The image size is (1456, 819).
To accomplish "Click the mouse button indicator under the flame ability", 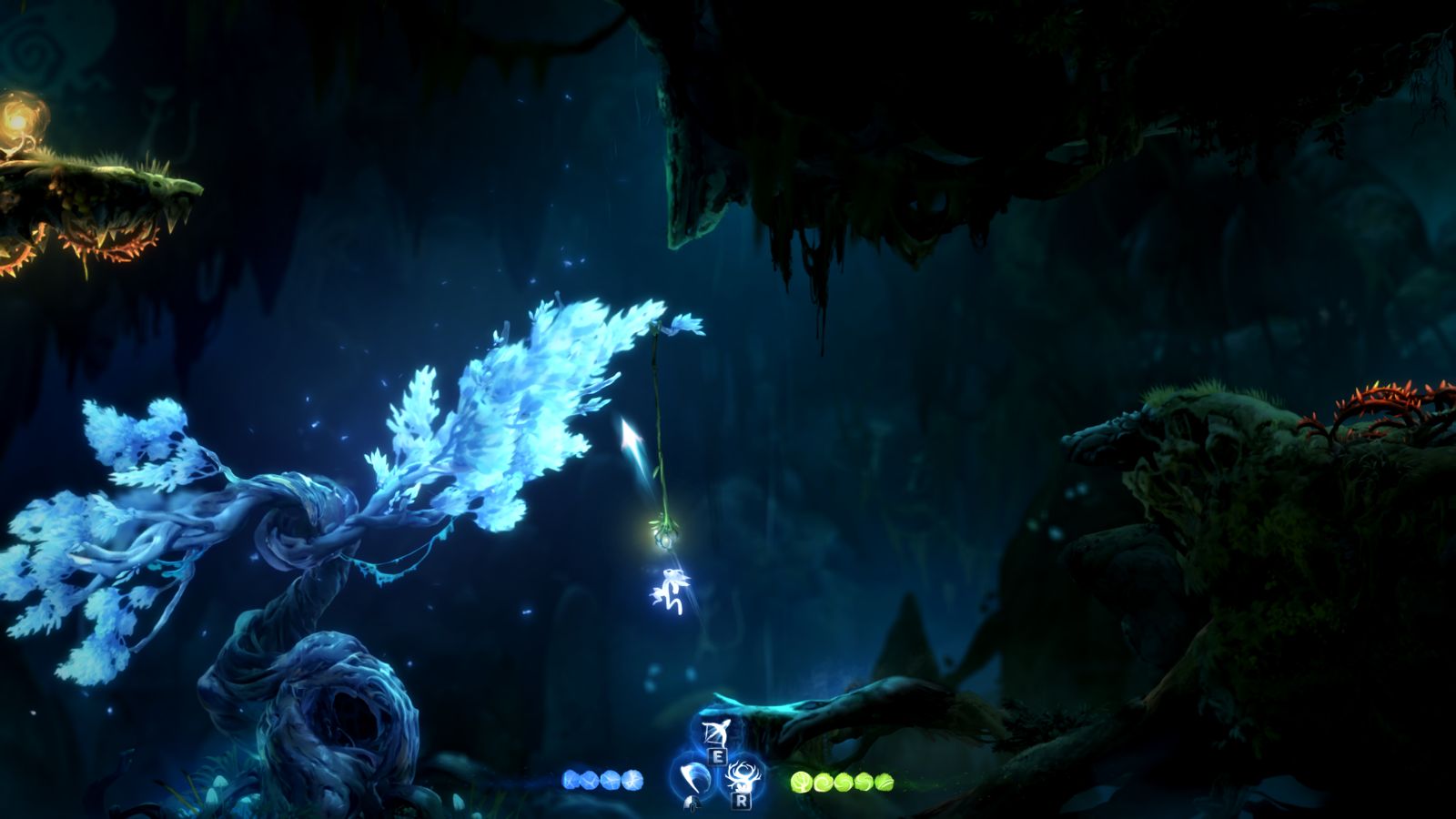I will pos(693,804).
